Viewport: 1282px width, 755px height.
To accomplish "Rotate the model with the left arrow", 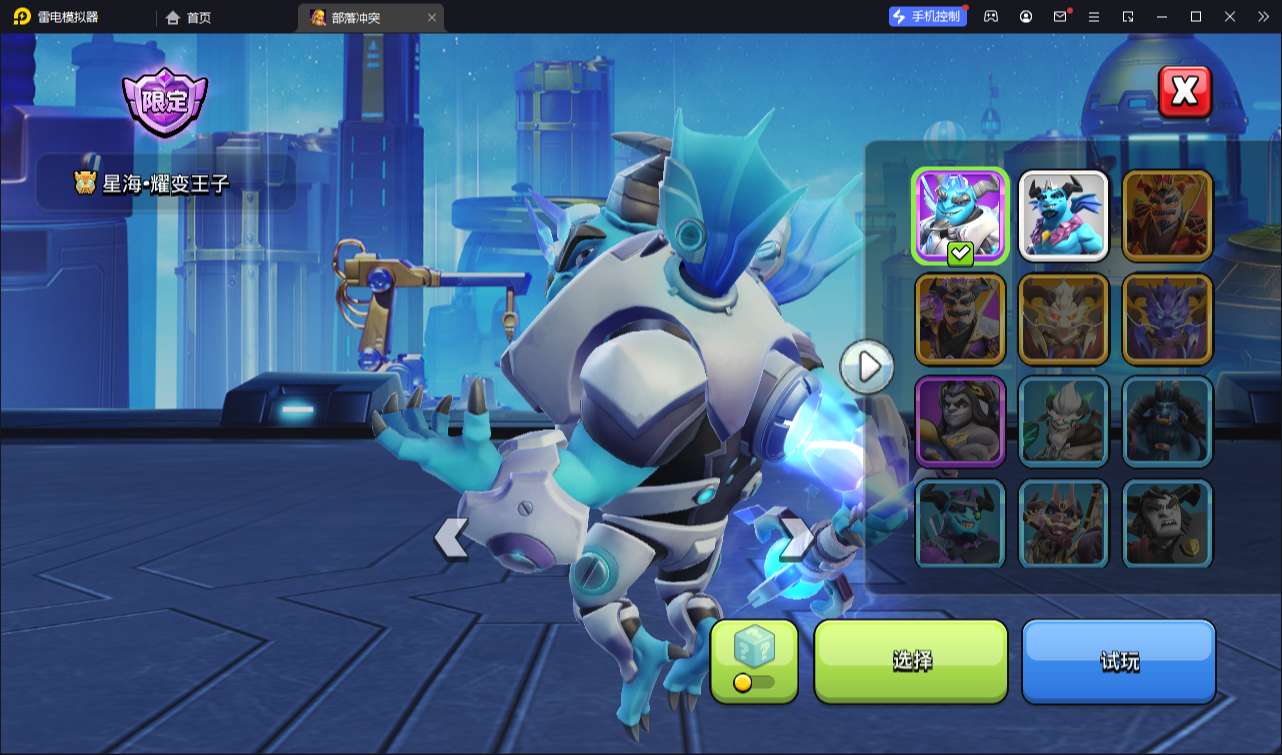I will (x=451, y=539).
